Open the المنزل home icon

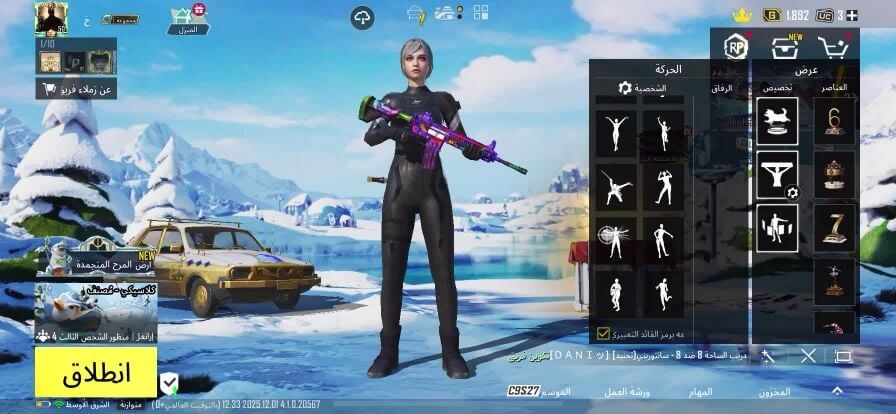coord(188,18)
